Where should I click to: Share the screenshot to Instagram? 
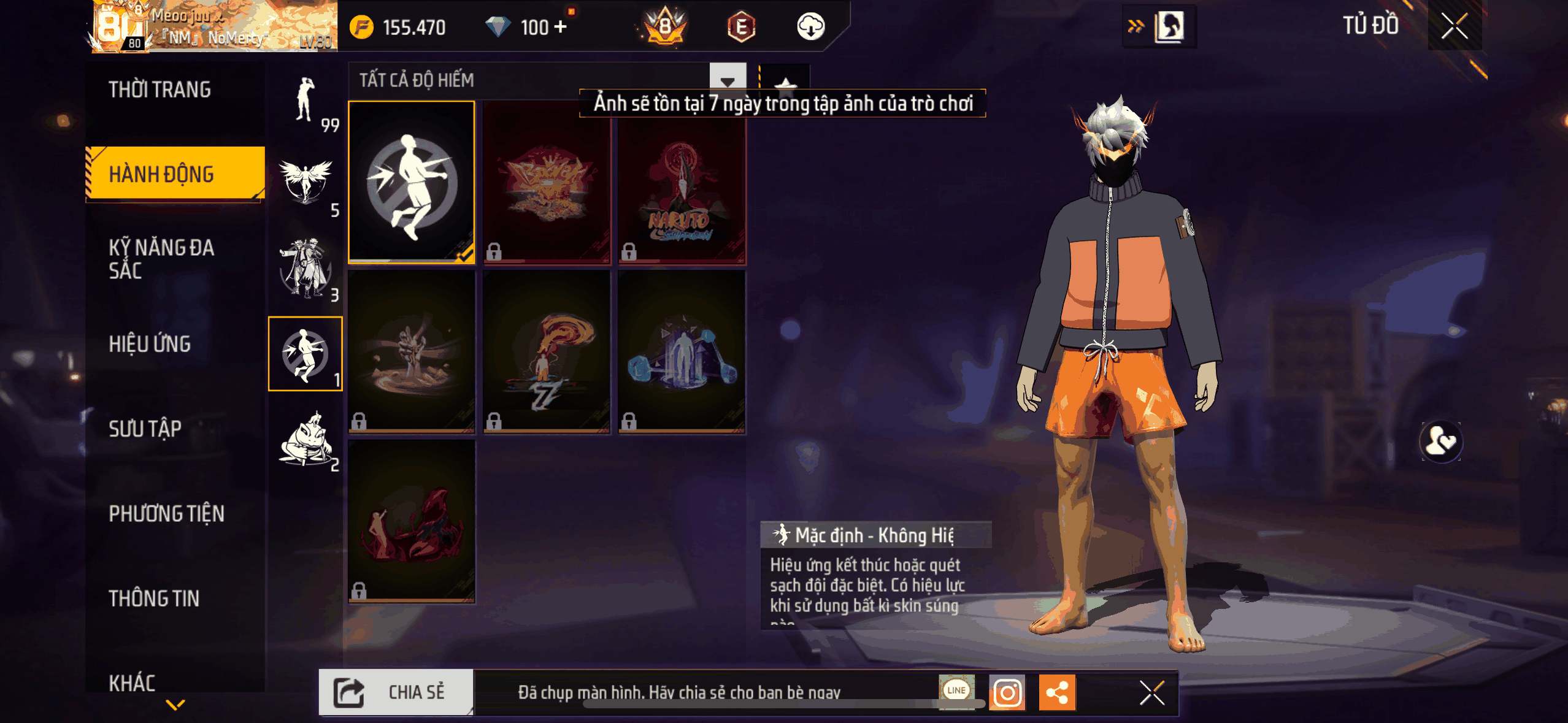click(x=1007, y=693)
